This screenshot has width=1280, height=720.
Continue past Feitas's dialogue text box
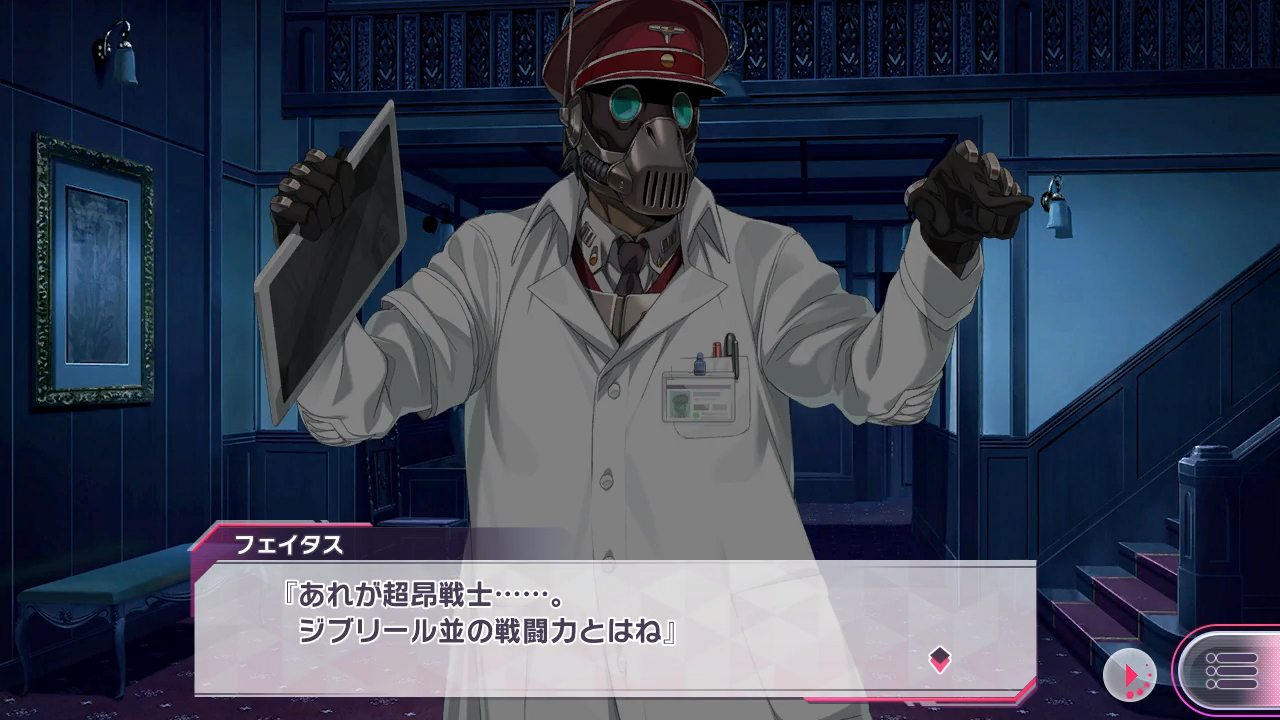coord(614,626)
